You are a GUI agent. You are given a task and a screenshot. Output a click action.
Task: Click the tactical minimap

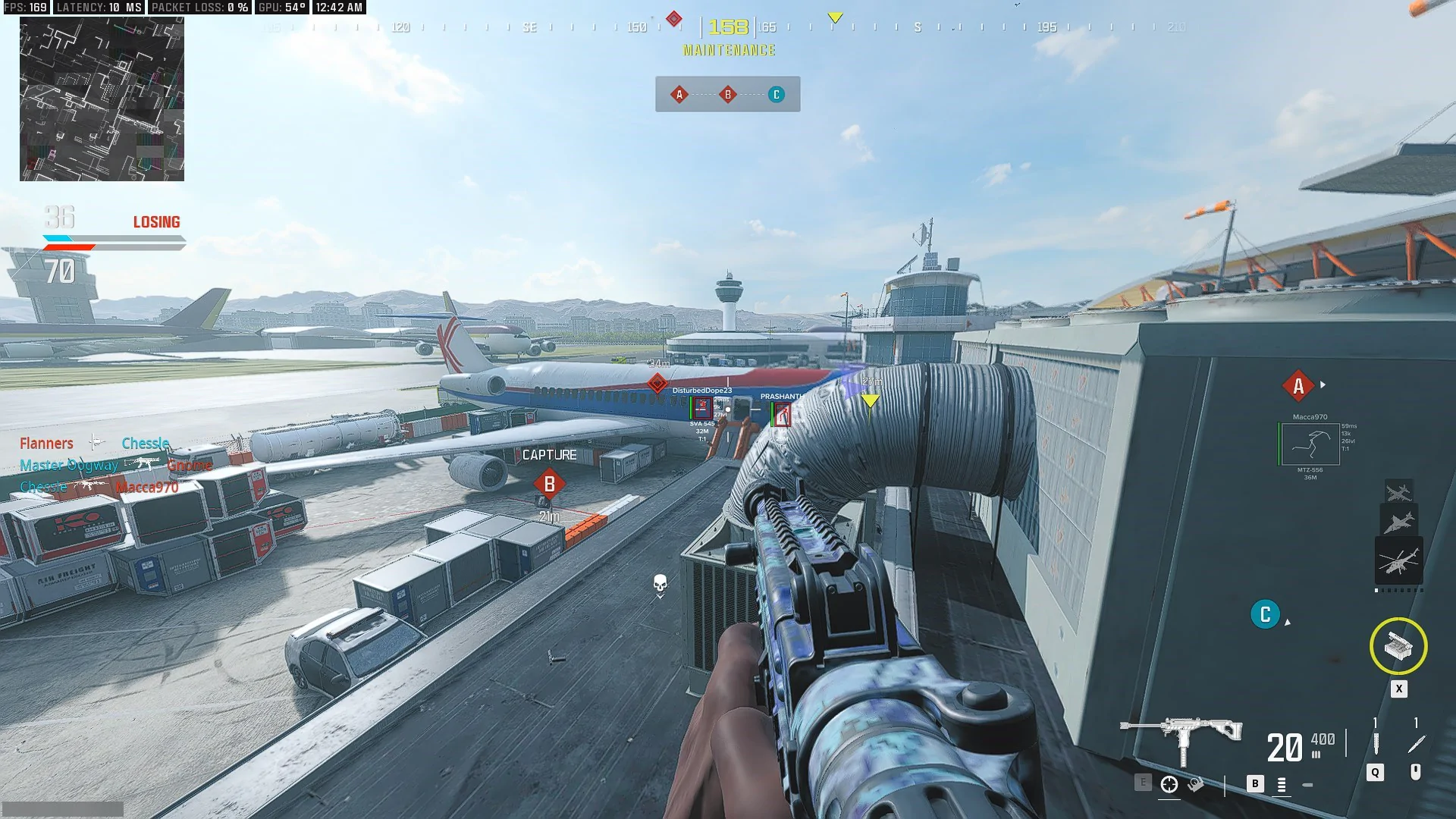102,99
